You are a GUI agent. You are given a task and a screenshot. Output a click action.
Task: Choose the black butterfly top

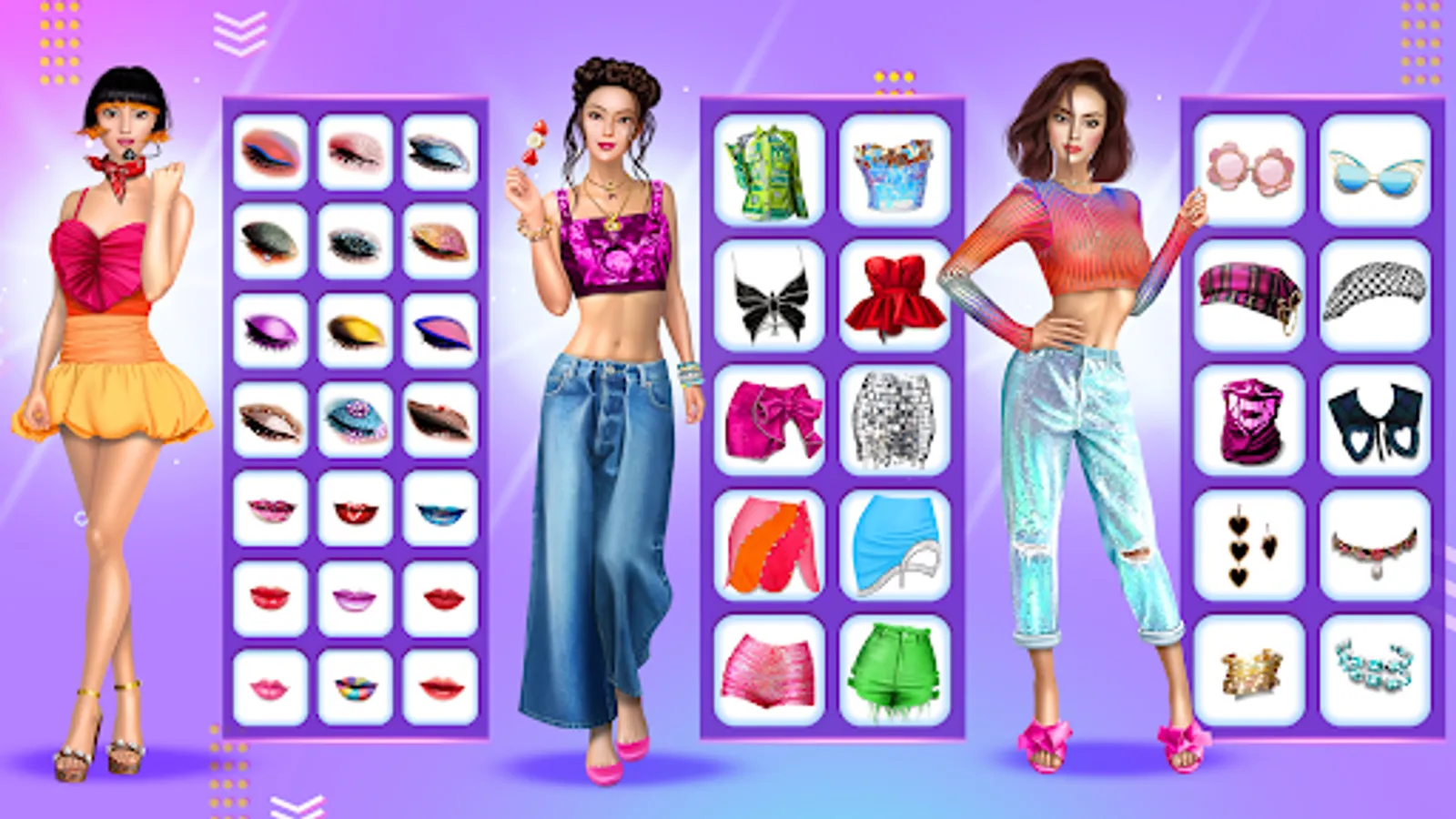[769, 294]
